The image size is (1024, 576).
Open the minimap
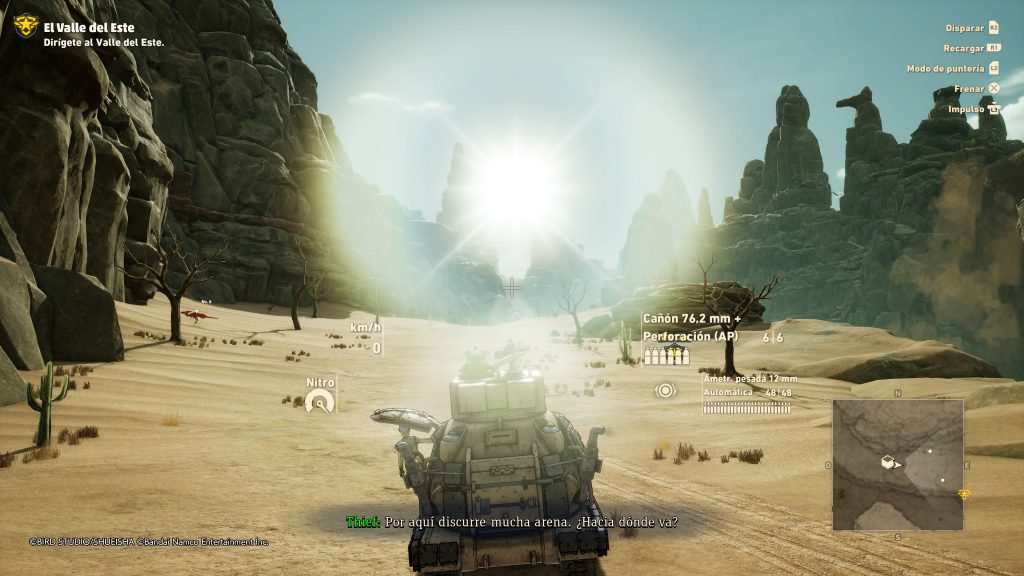point(897,464)
